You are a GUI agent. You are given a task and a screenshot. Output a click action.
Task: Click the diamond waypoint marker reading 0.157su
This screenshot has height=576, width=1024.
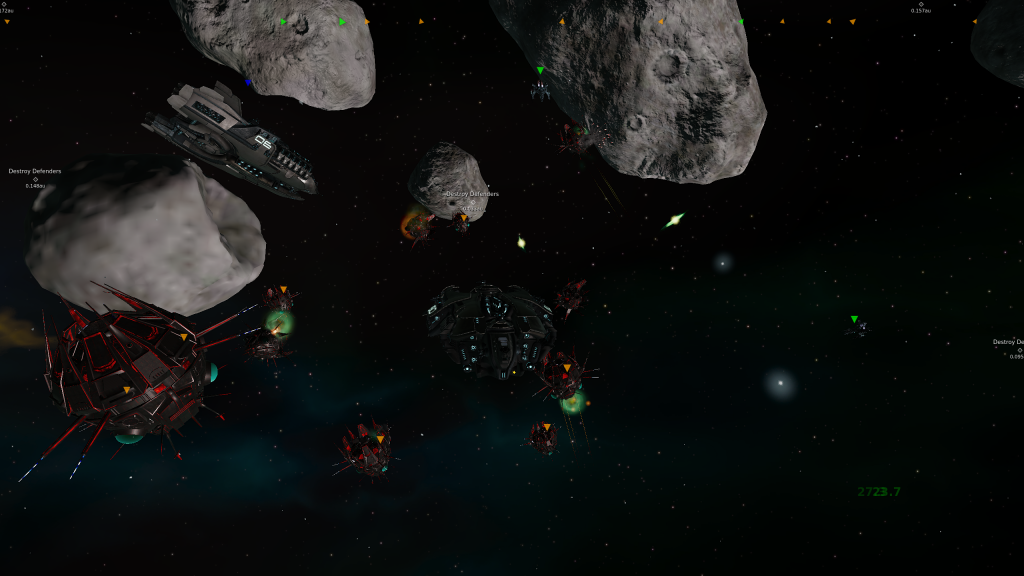pyautogui.click(x=921, y=4)
